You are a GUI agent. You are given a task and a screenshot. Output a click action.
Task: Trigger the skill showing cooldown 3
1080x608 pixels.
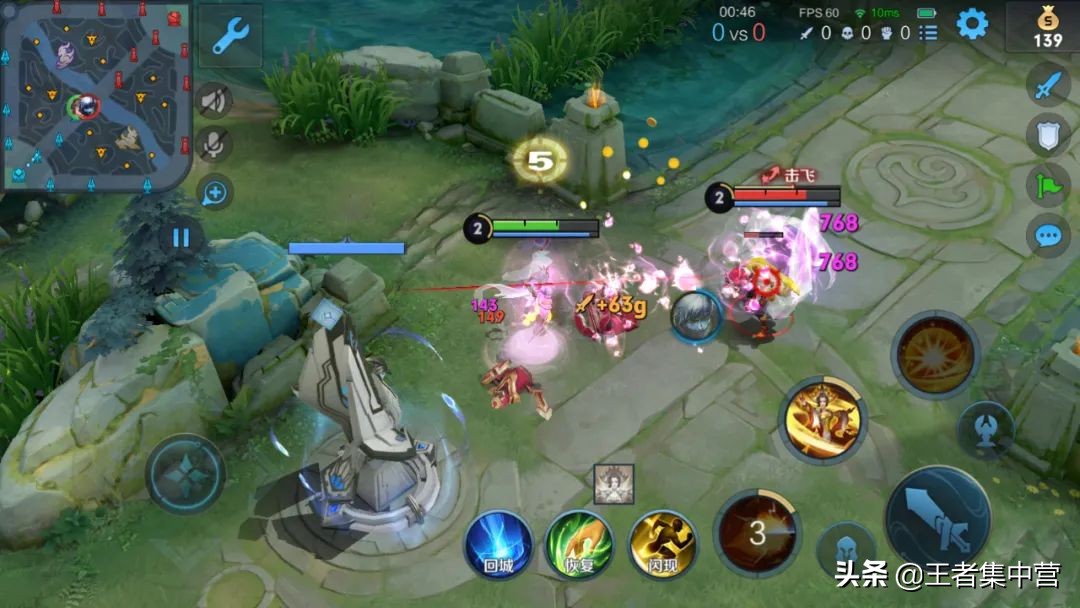click(x=757, y=533)
